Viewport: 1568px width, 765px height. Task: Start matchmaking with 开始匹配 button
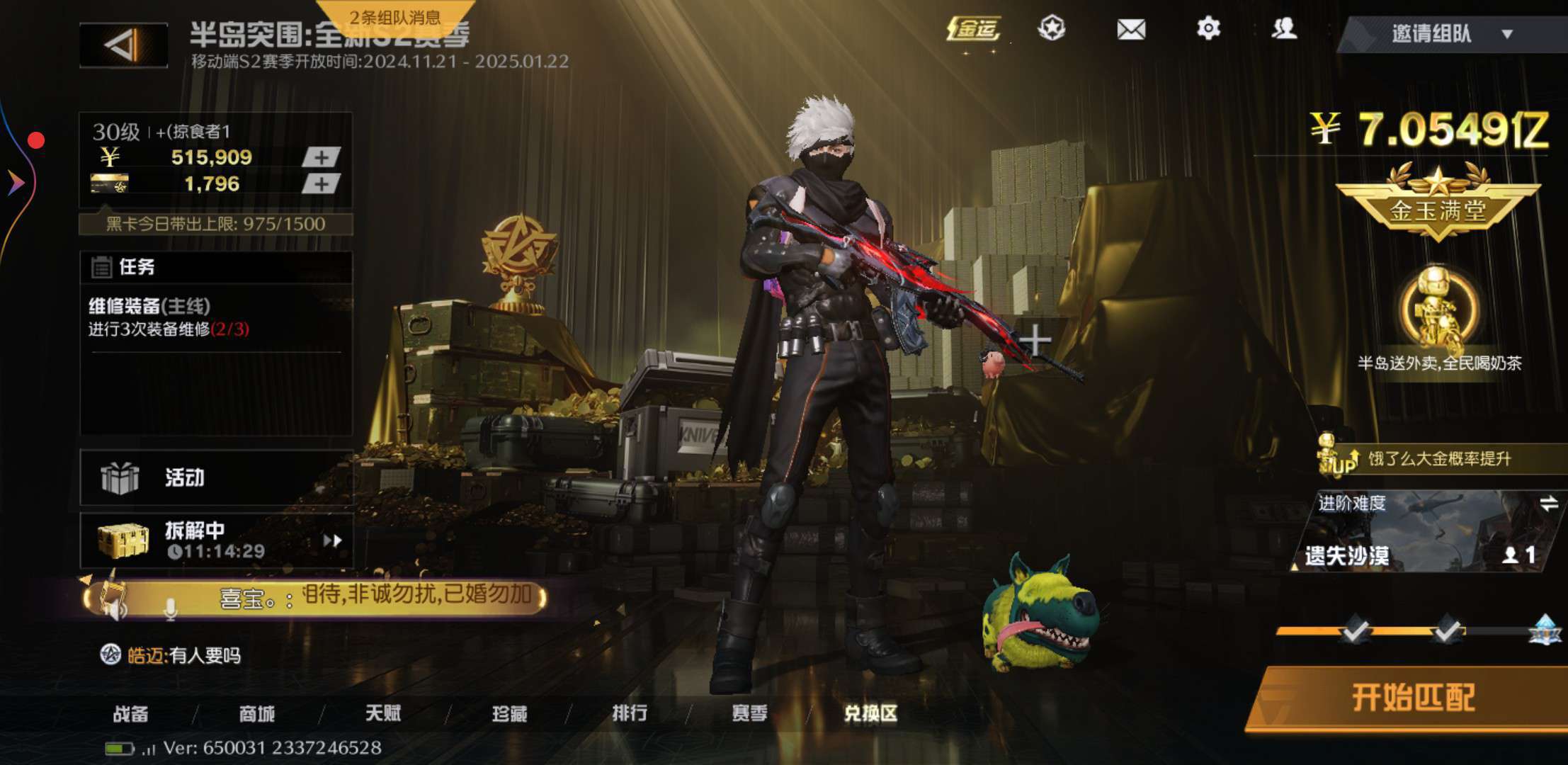click(x=1412, y=698)
